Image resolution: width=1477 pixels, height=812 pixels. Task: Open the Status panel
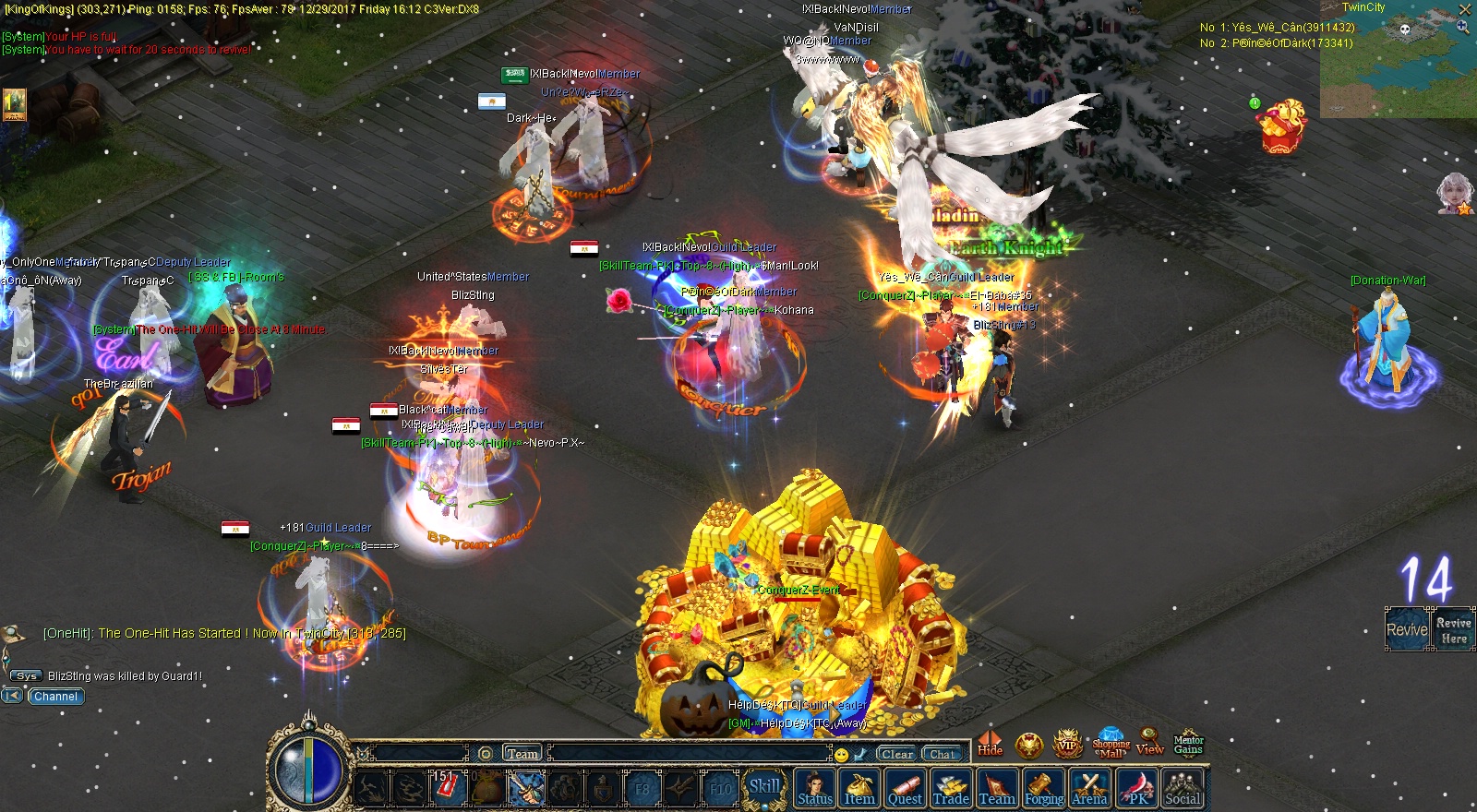[815, 789]
